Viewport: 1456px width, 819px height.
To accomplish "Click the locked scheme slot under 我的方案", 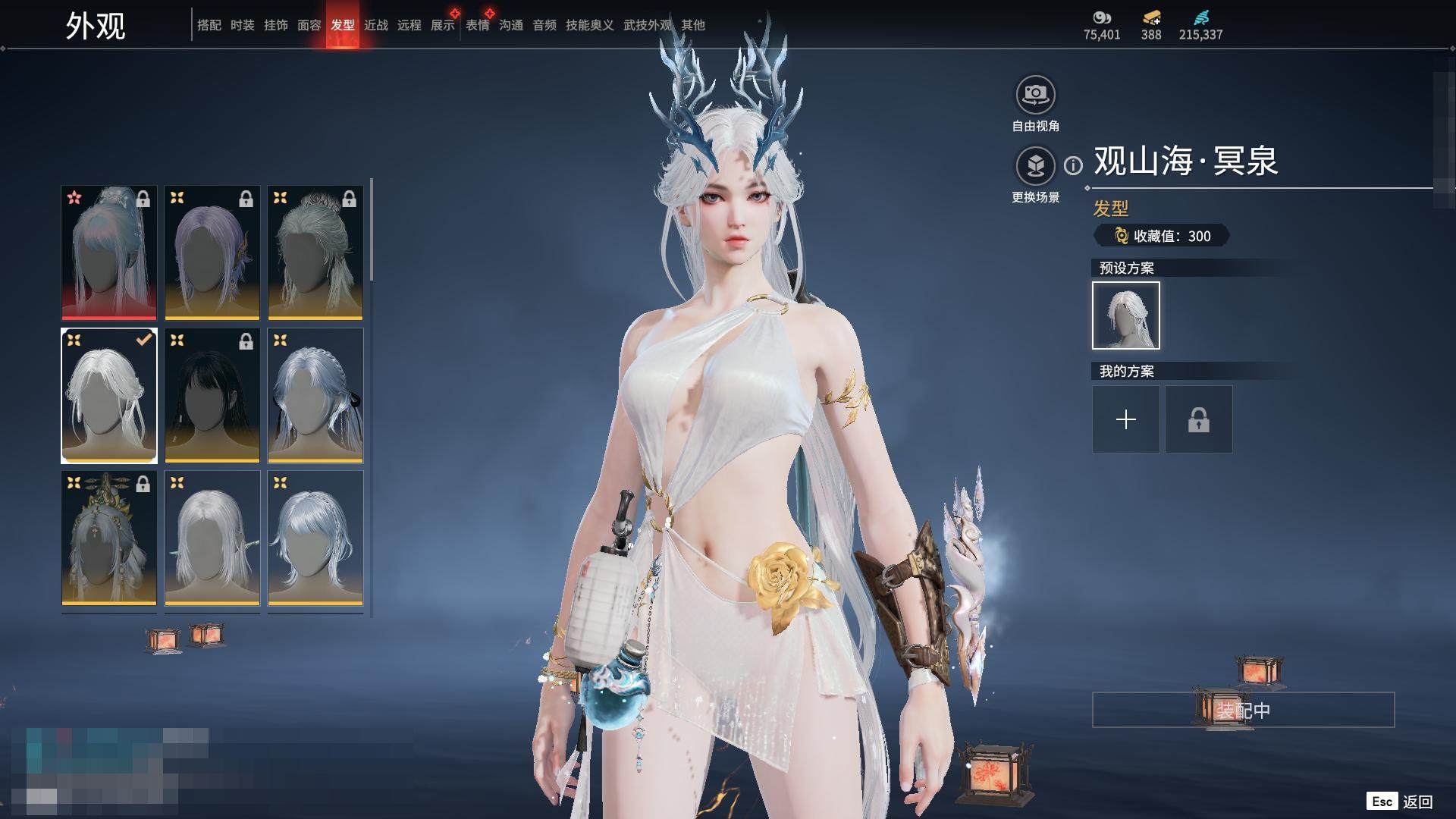I will (x=1198, y=419).
